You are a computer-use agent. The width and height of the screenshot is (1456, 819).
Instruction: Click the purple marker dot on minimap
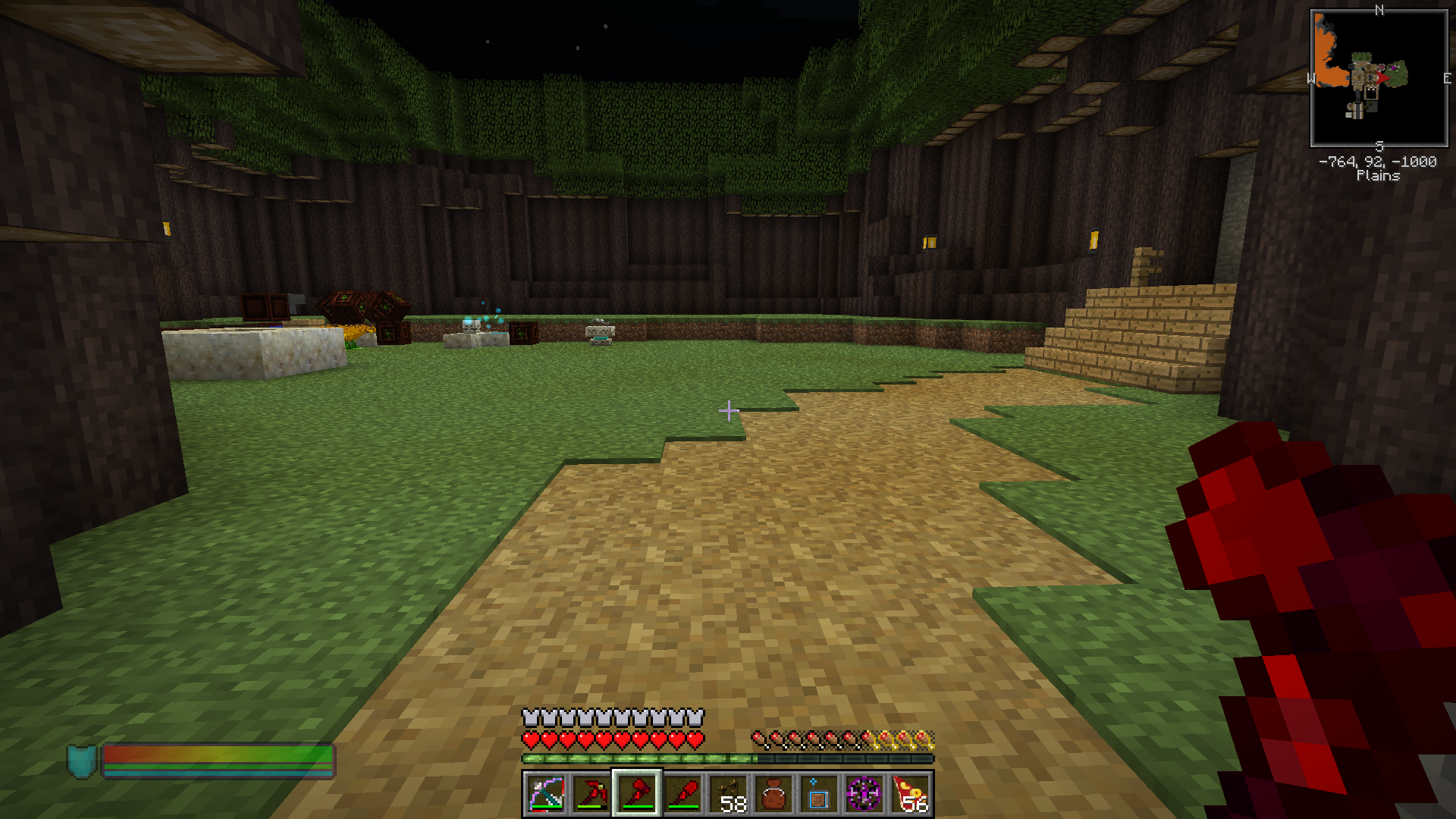1394,68
